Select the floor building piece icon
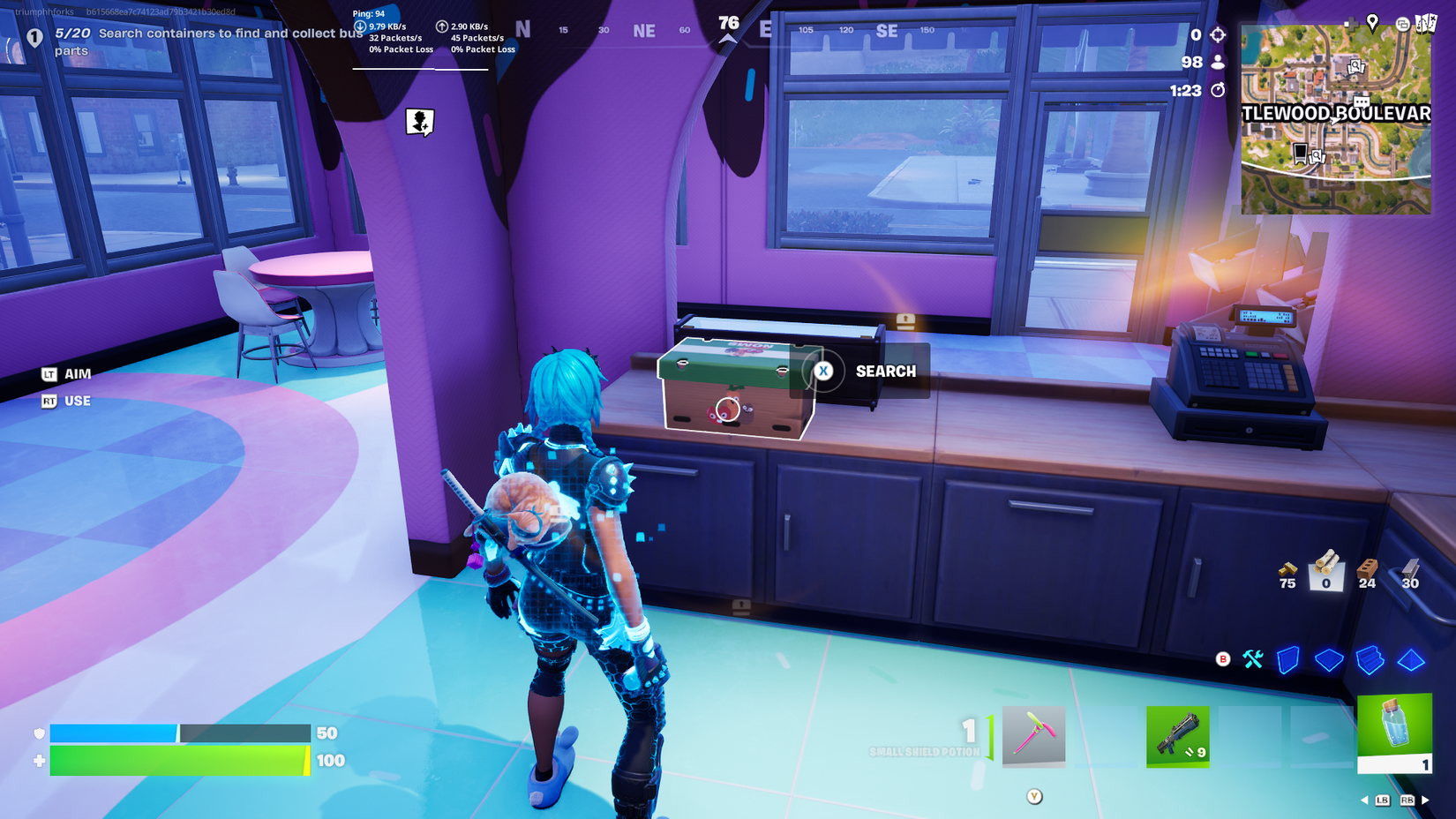 [1329, 659]
